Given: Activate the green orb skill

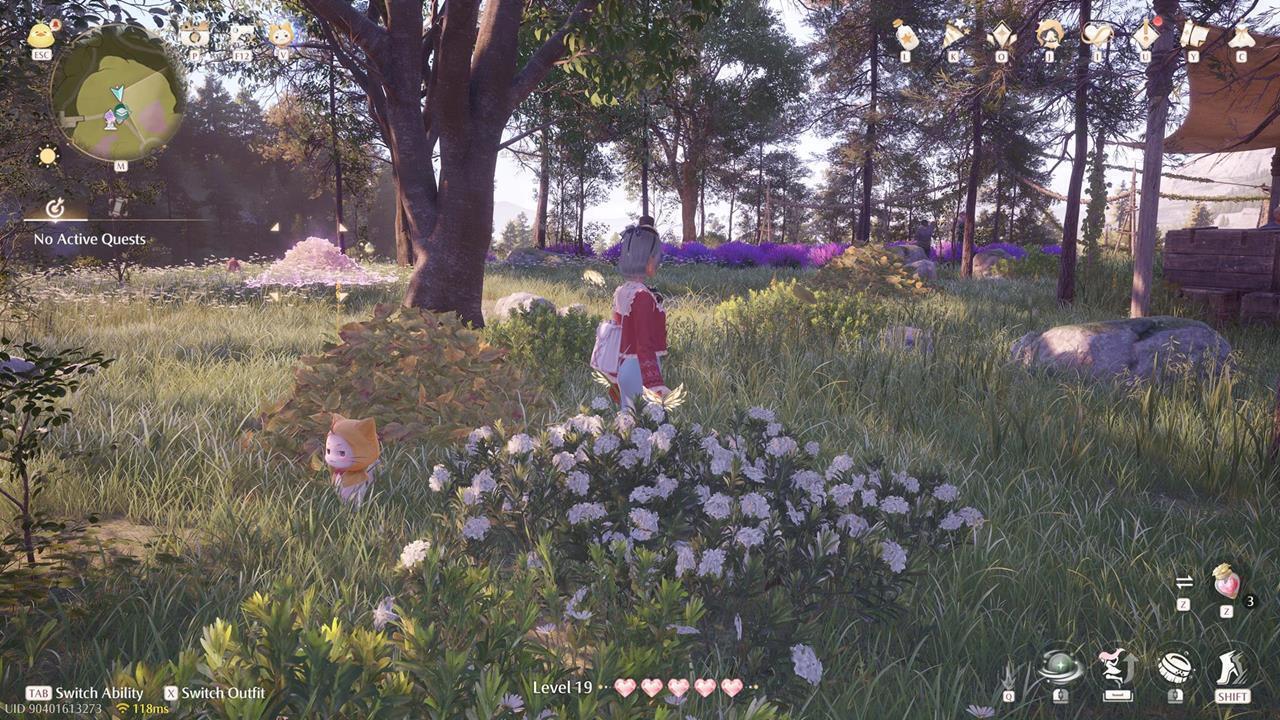Looking at the screenshot, I should pos(1060,663).
